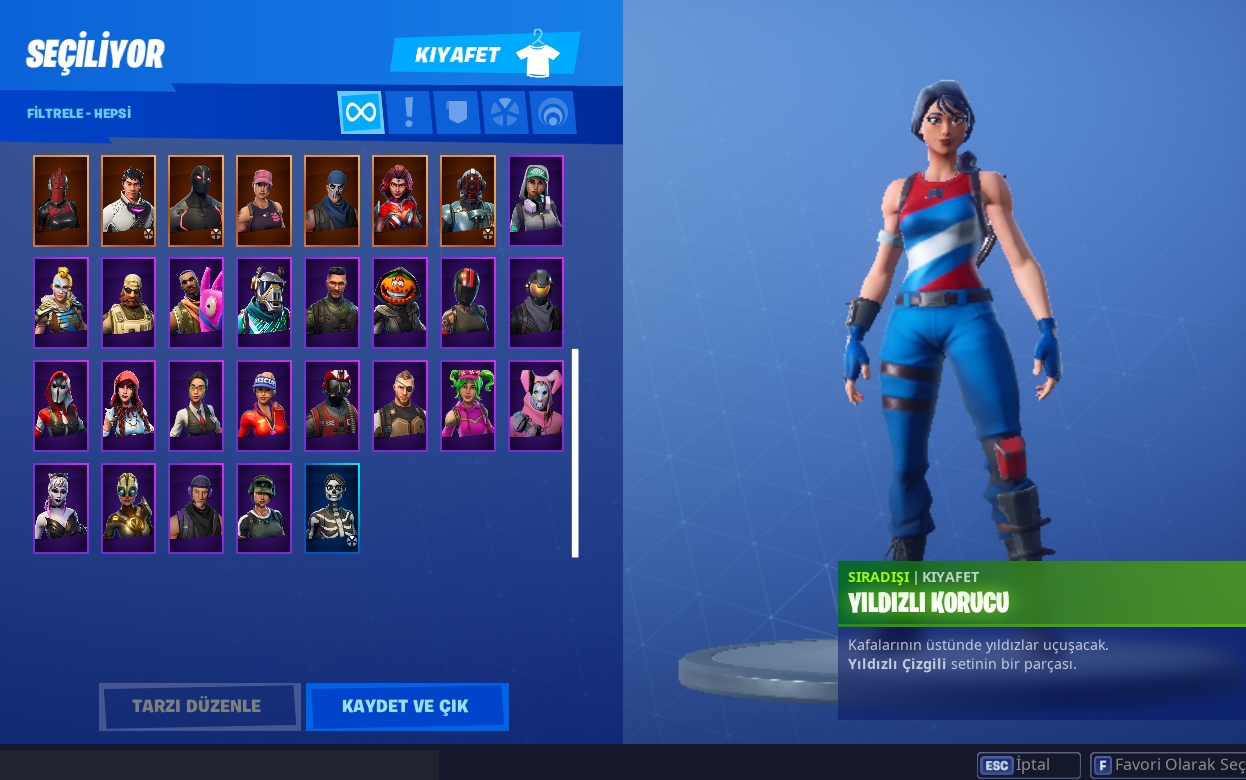Select the green pigtails Zoey outfit
The width and height of the screenshot is (1246, 780).
468,406
